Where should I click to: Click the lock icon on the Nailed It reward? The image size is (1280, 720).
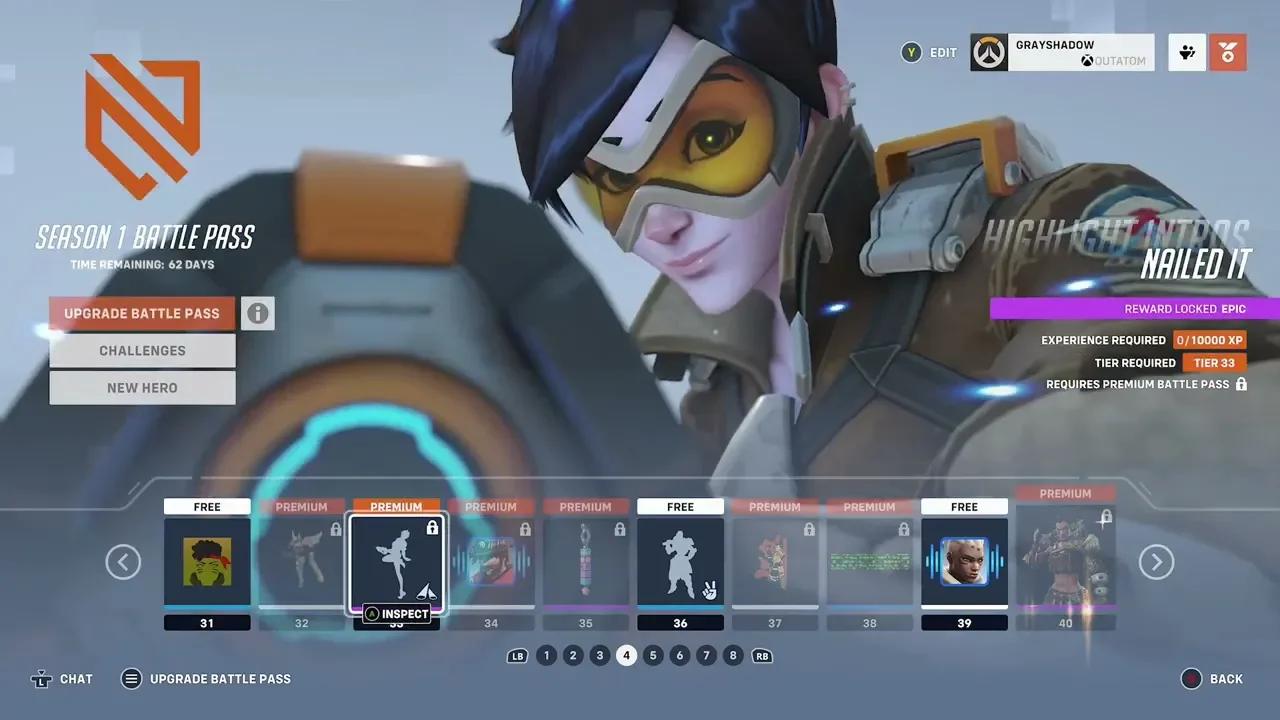pyautogui.click(x=1241, y=384)
